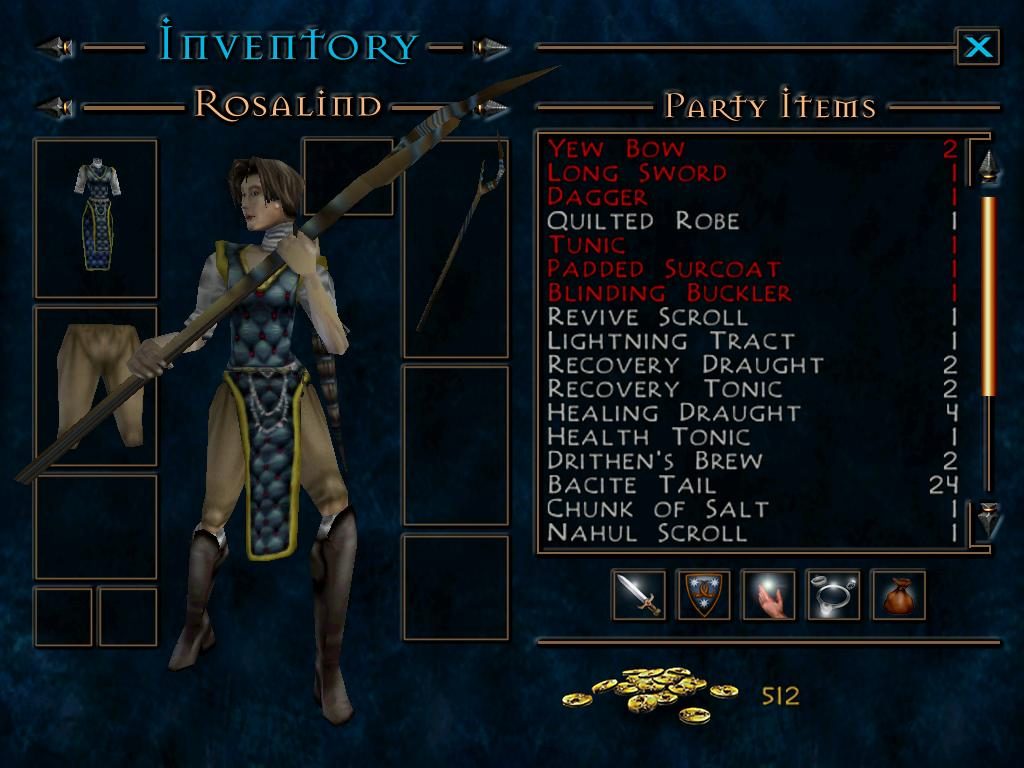This screenshot has width=1024, height=768.
Task: Click the Healing Draught row
Action: [x=673, y=413]
